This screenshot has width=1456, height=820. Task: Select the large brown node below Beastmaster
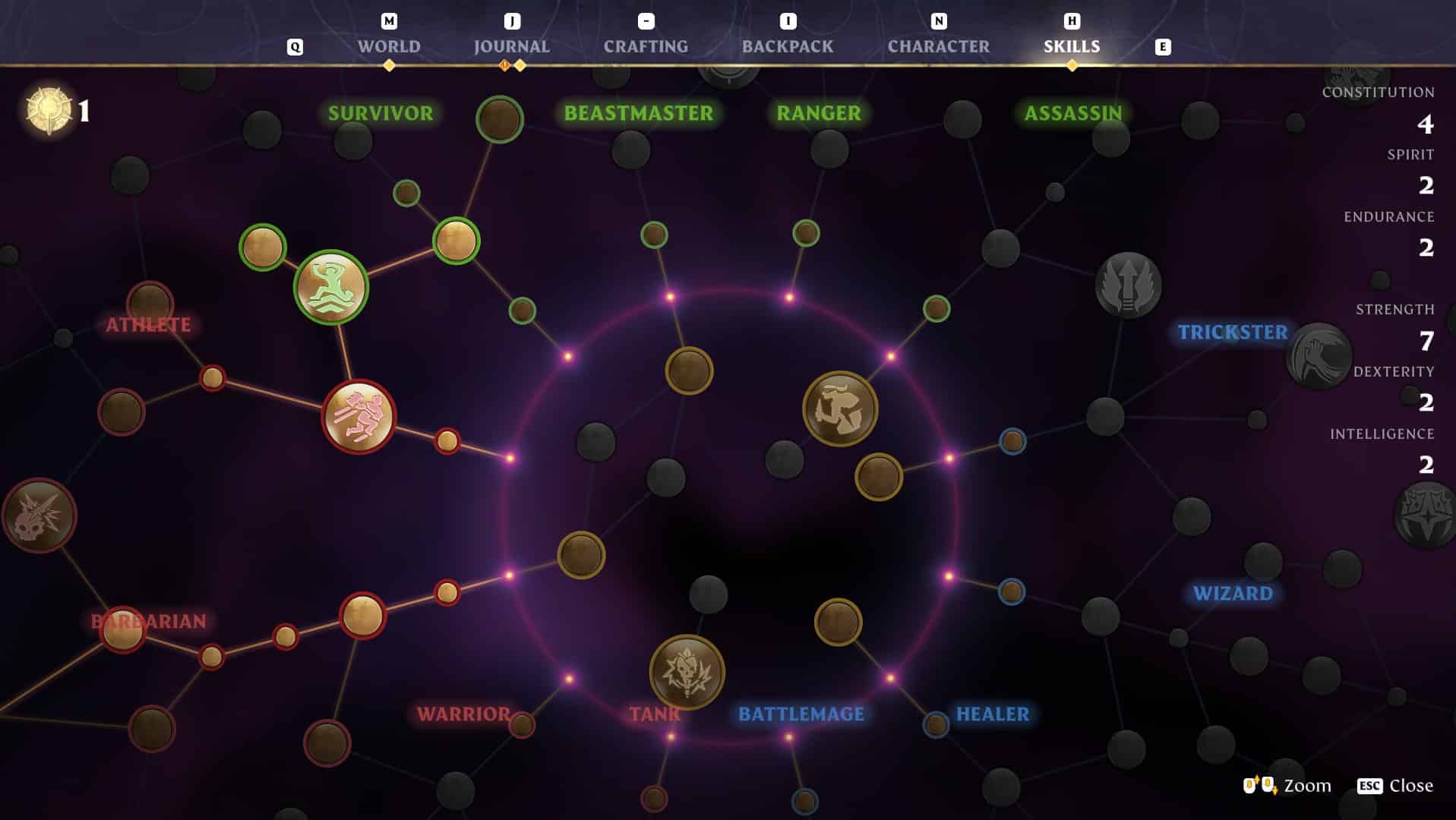[687, 372]
